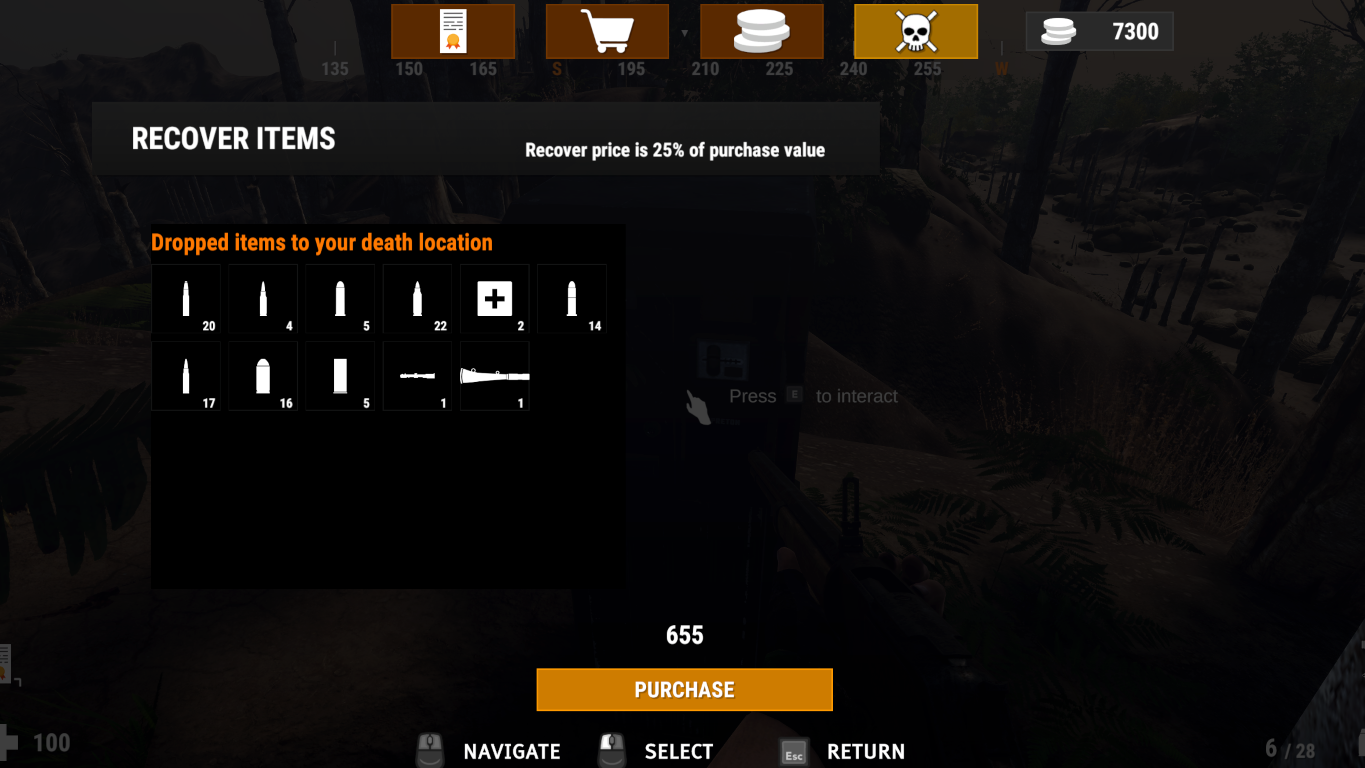The image size is (1365, 768).
Task: Switch to the shopping cart tab
Action: point(607,31)
